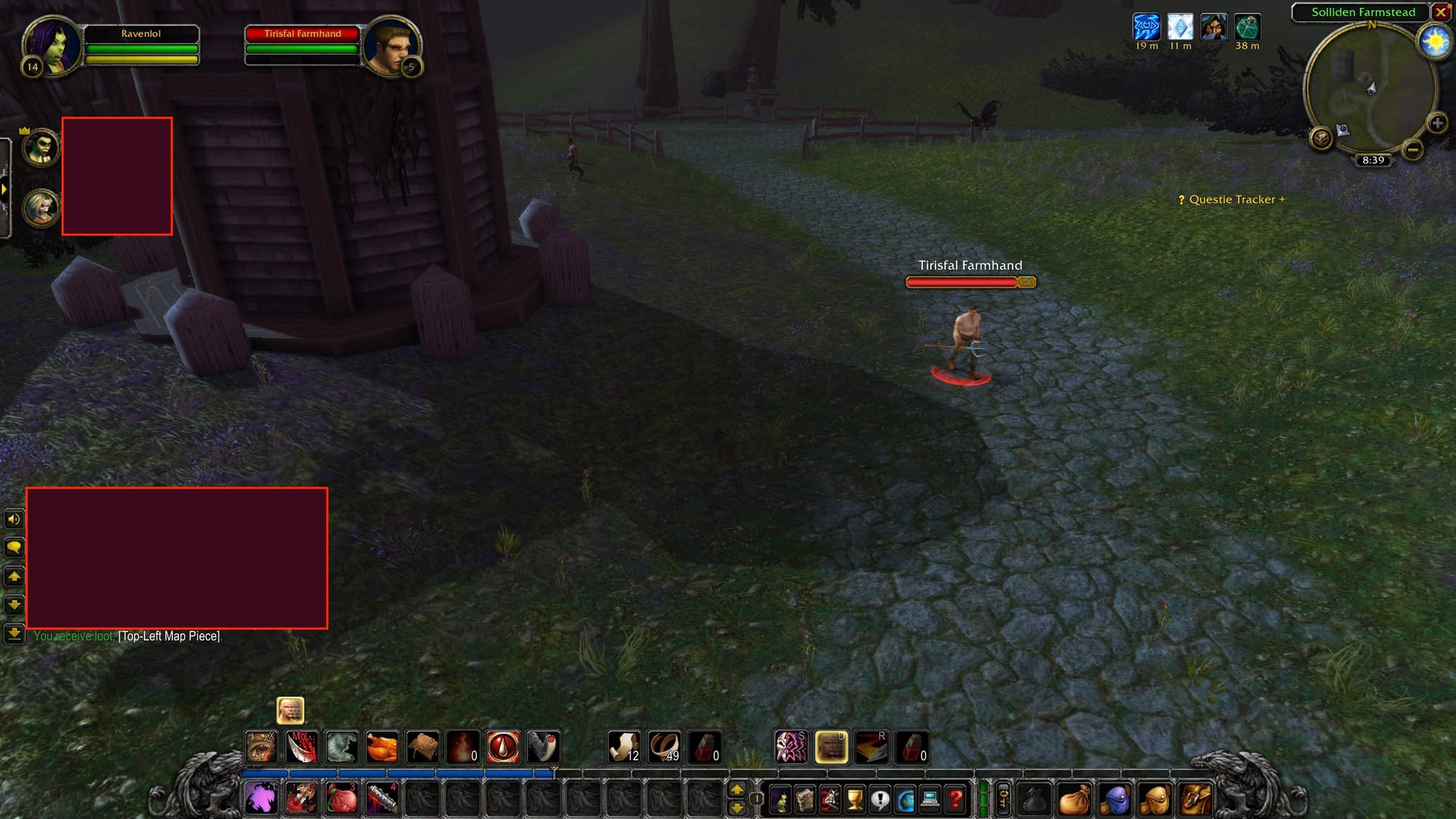Activate the purple shadow ability in slot 1
This screenshot has width=1456, height=819.
pos(260,799)
